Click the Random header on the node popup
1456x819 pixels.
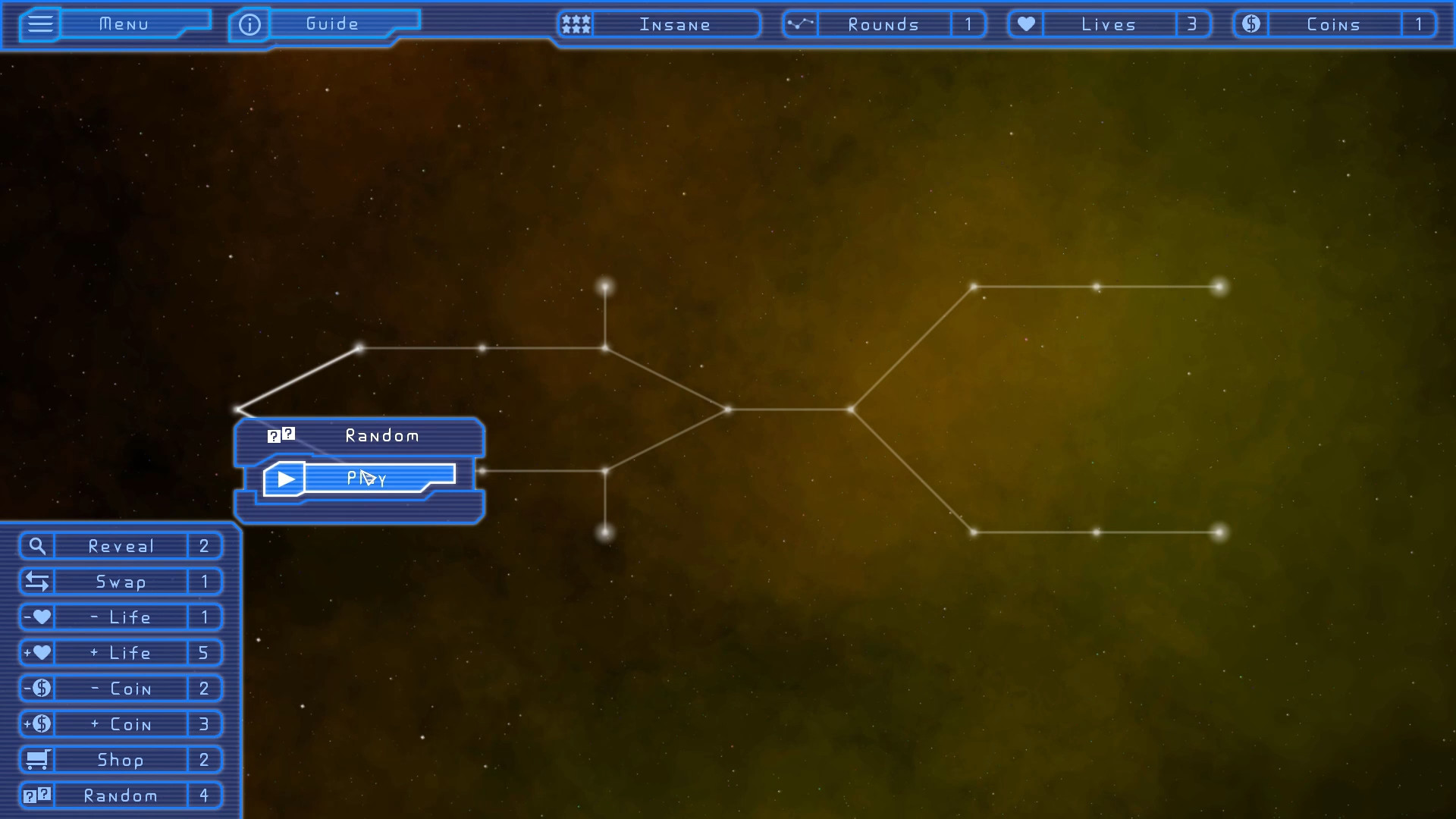381,435
